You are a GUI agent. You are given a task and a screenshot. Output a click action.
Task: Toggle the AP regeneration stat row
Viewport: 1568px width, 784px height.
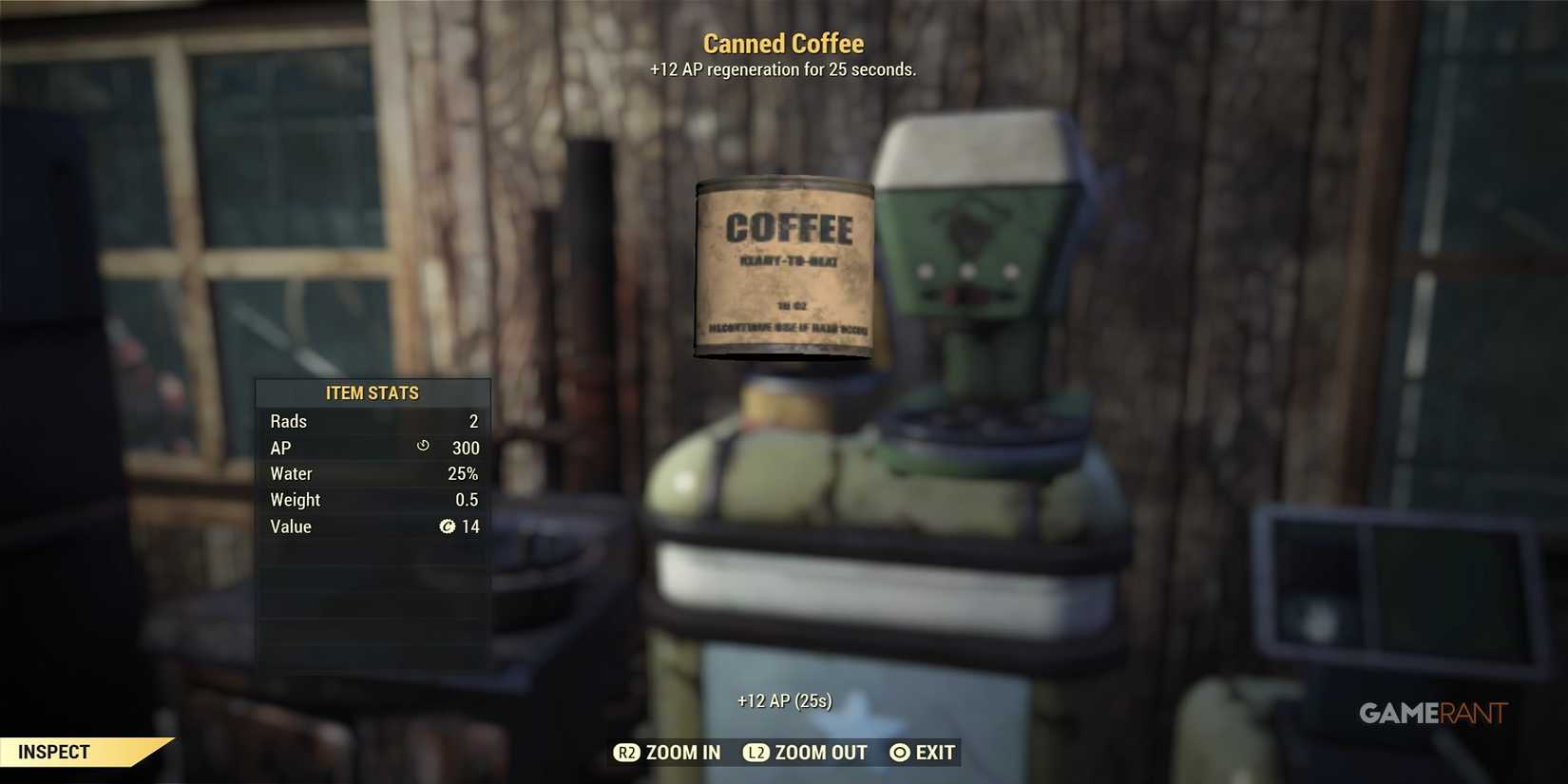(x=373, y=447)
